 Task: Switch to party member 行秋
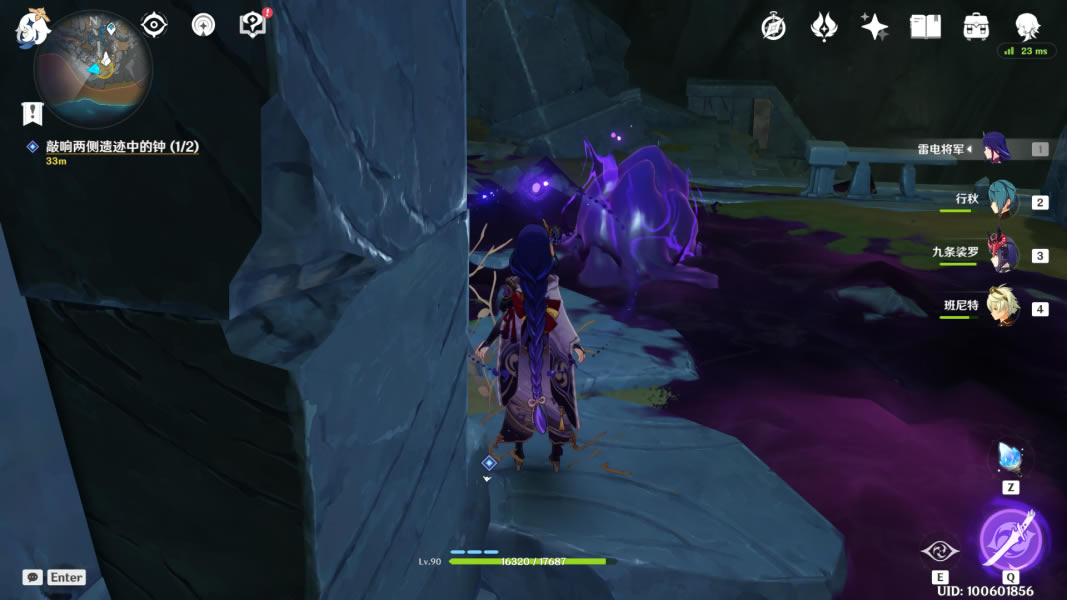(x=1001, y=201)
